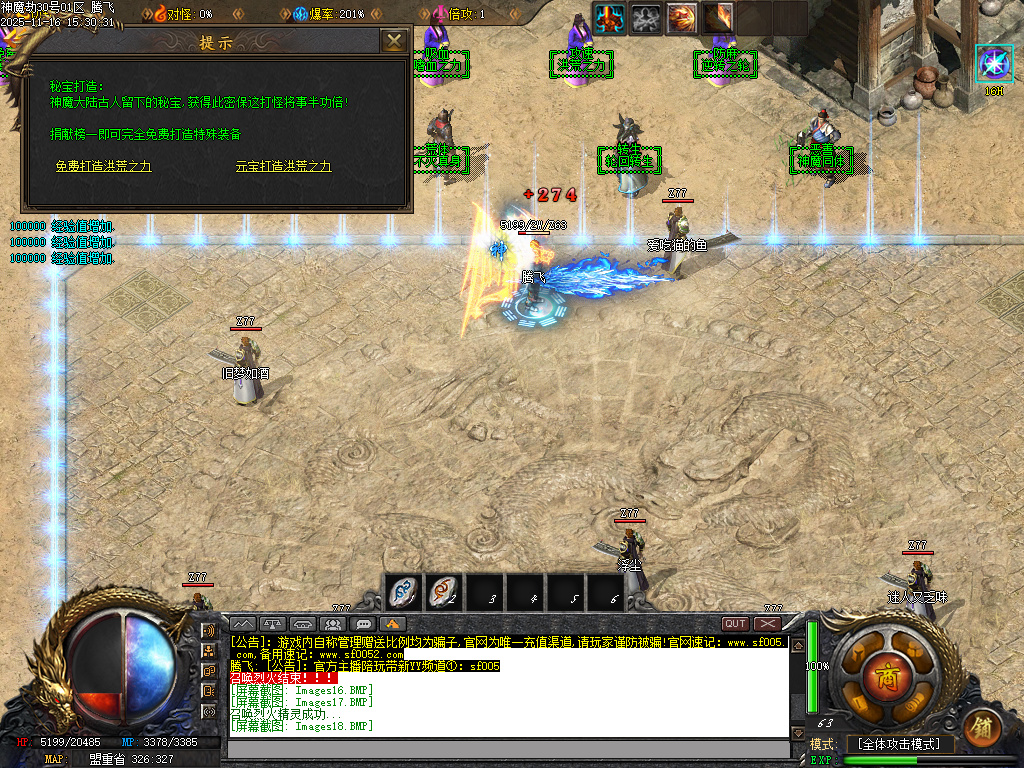
Task: Click the QUT button above chat
Action: coord(735,624)
